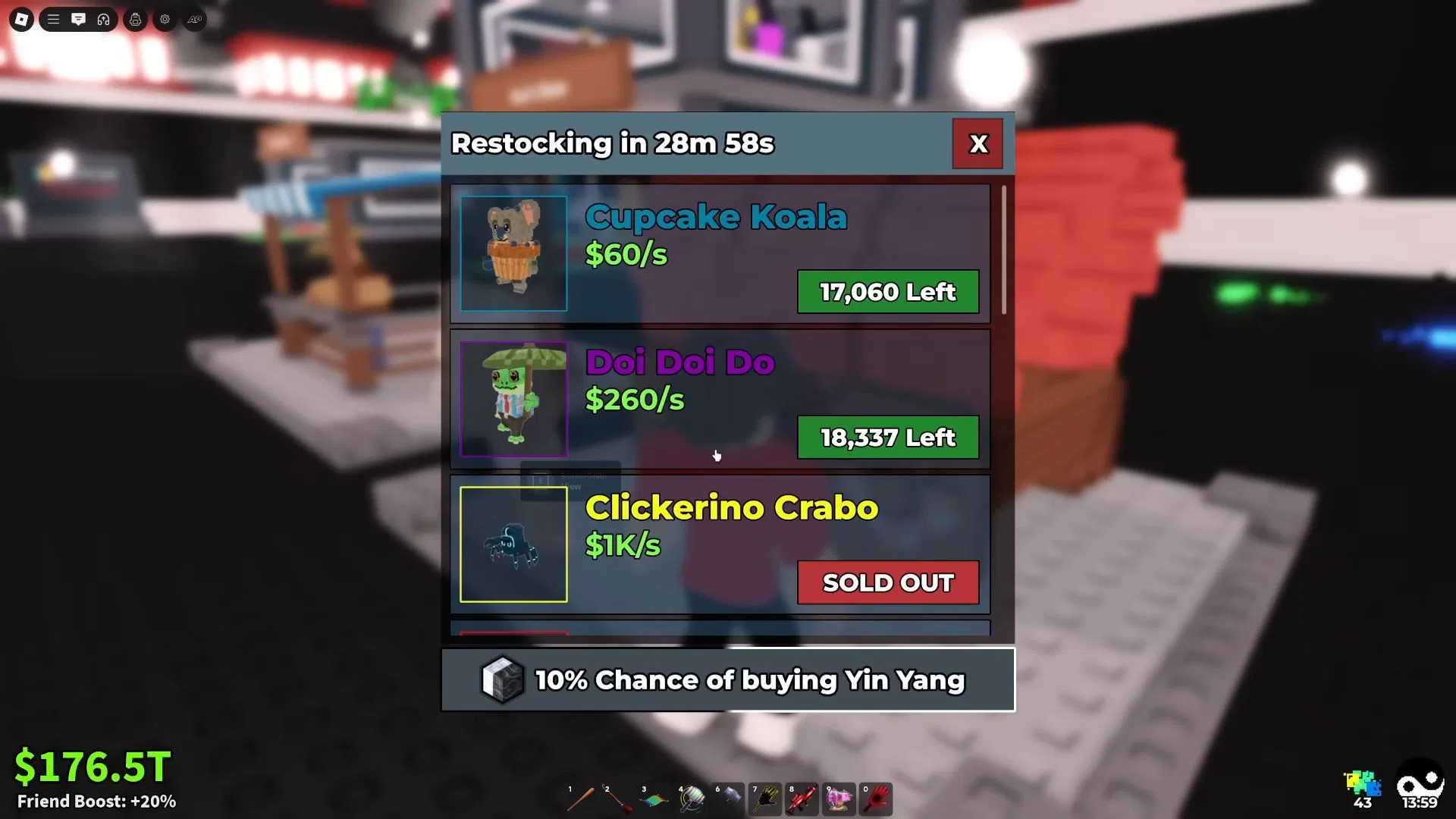Image resolution: width=1456 pixels, height=819 pixels.
Task: Purchase Doi Doi Do with 18,337 left
Action: 887,438
